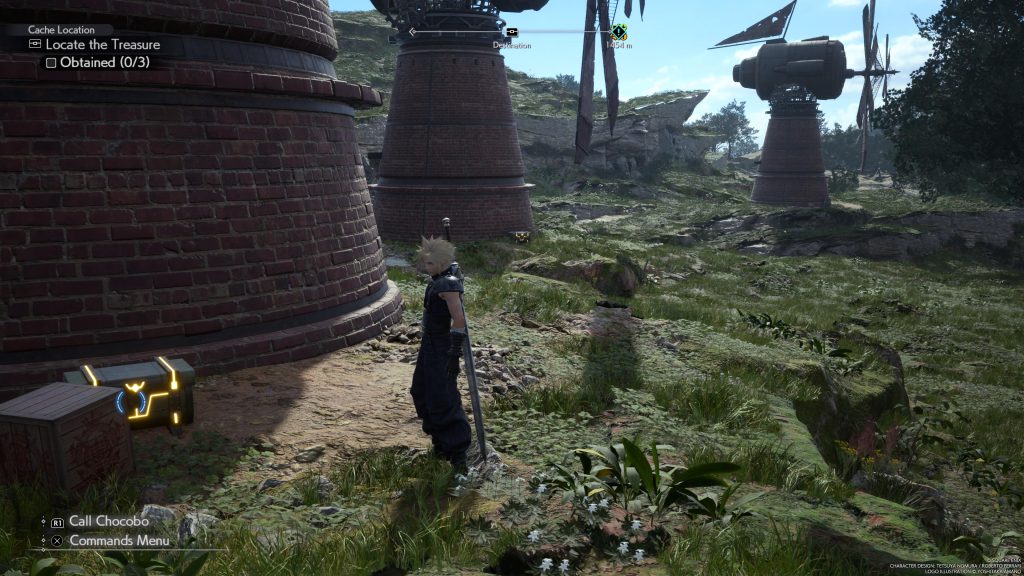The image size is (1024, 576).
Task: Select the treasure chest destination compass marker
Action: pos(512,32)
